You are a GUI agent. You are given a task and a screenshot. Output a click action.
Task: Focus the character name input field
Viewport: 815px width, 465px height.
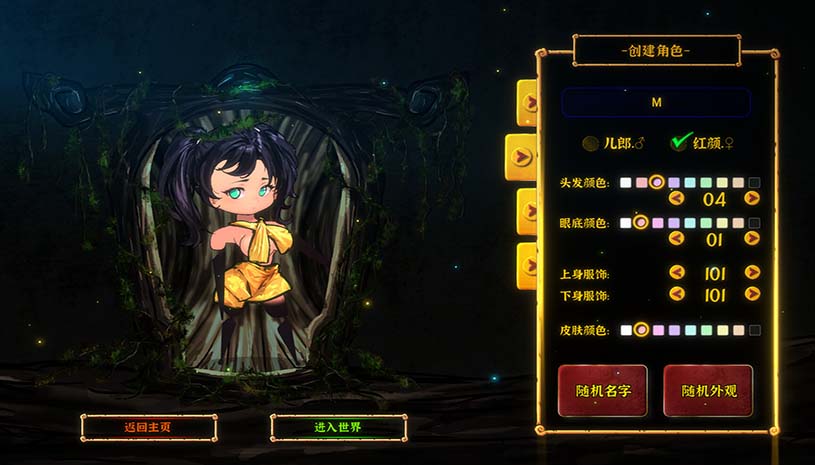coord(656,102)
